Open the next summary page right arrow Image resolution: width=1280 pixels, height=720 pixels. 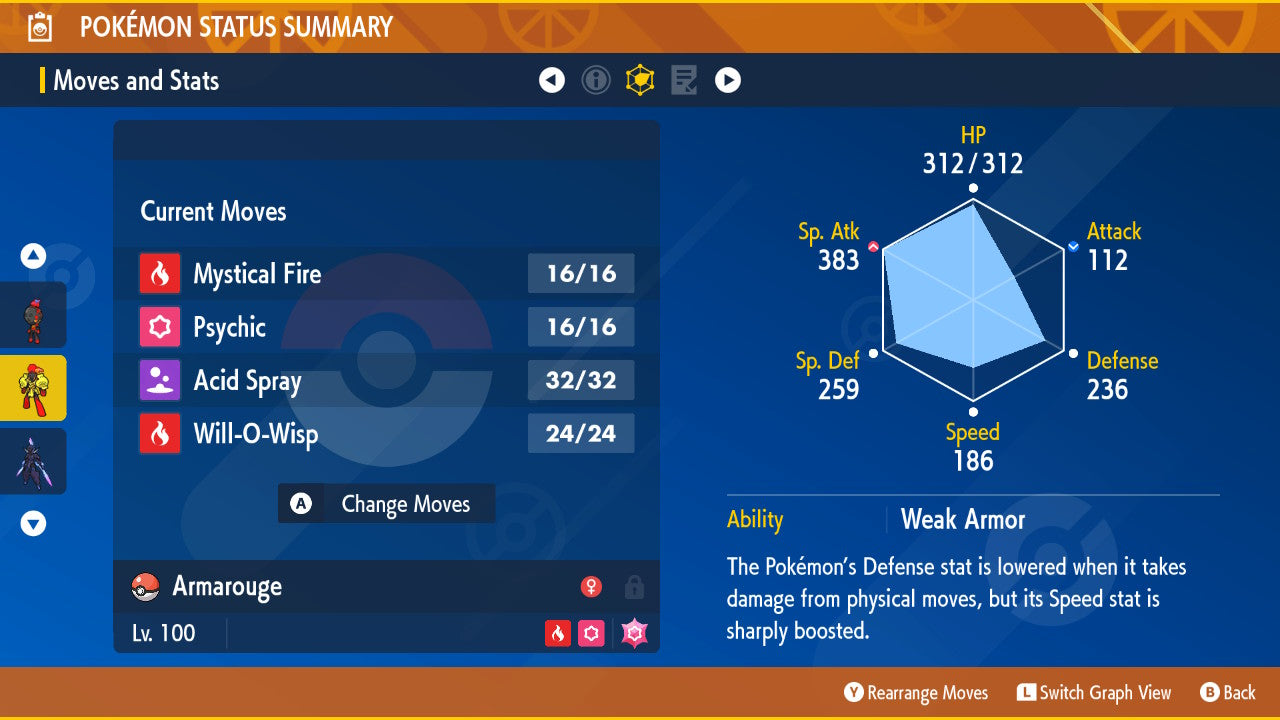pyautogui.click(x=728, y=80)
